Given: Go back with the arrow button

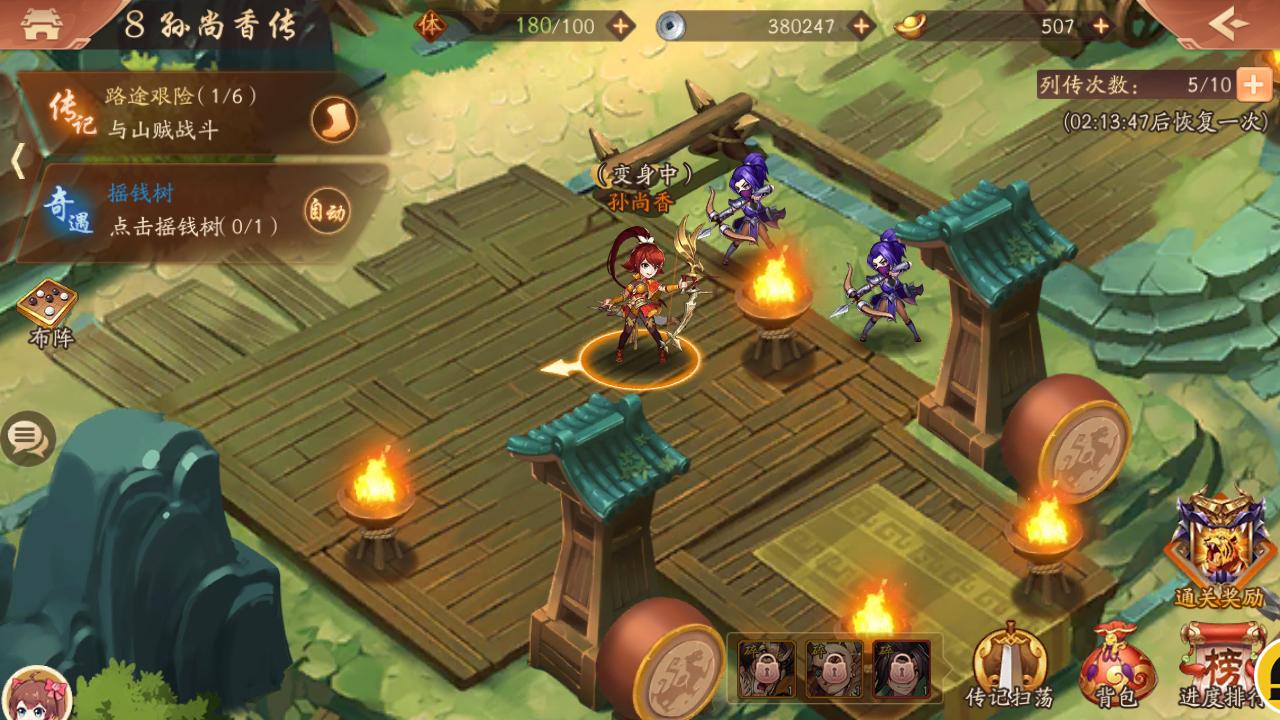Looking at the screenshot, I should (x=1228, y=22).
